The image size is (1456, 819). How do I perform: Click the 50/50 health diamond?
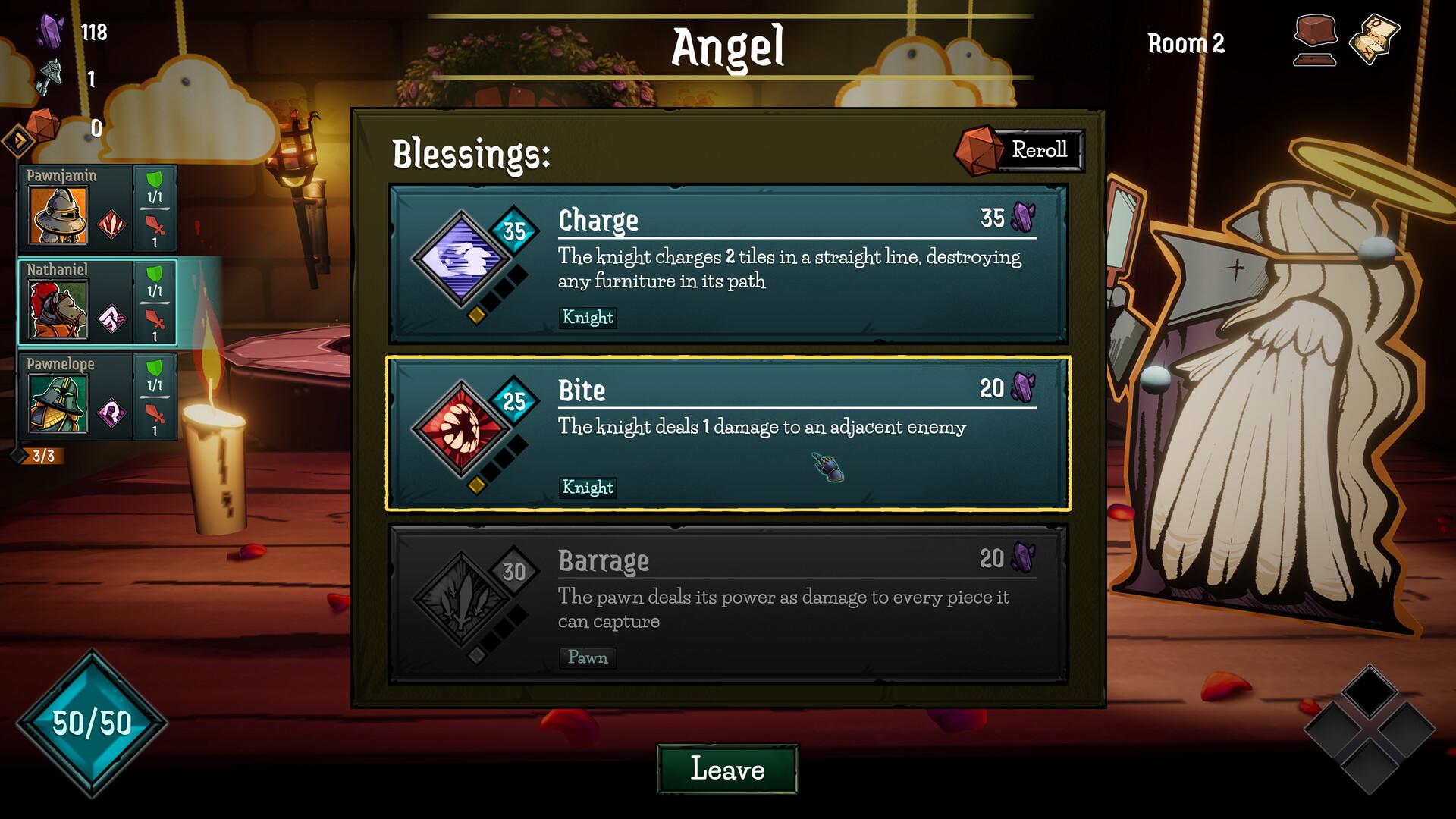click(91, 722)
